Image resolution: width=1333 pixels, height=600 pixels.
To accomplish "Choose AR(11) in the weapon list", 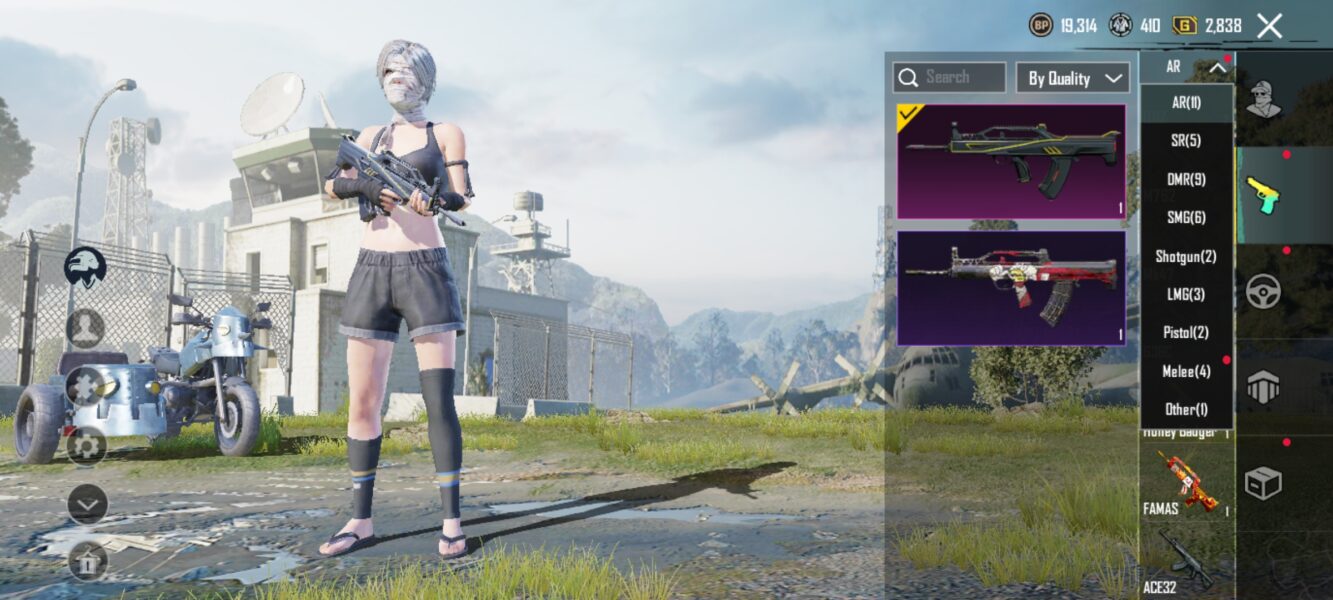I will (1186, 102).
